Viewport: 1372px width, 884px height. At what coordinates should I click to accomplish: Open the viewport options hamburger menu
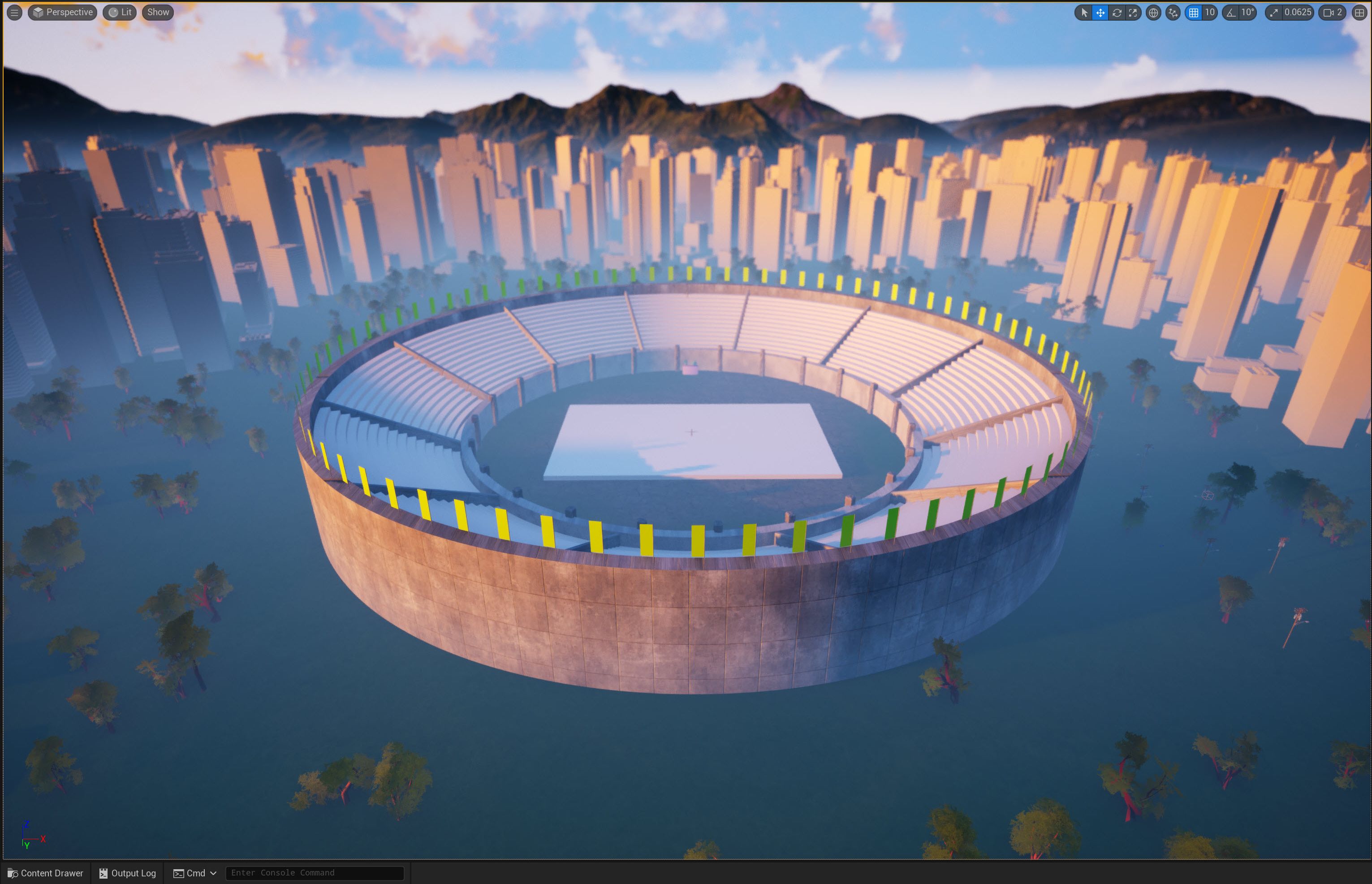14,12
